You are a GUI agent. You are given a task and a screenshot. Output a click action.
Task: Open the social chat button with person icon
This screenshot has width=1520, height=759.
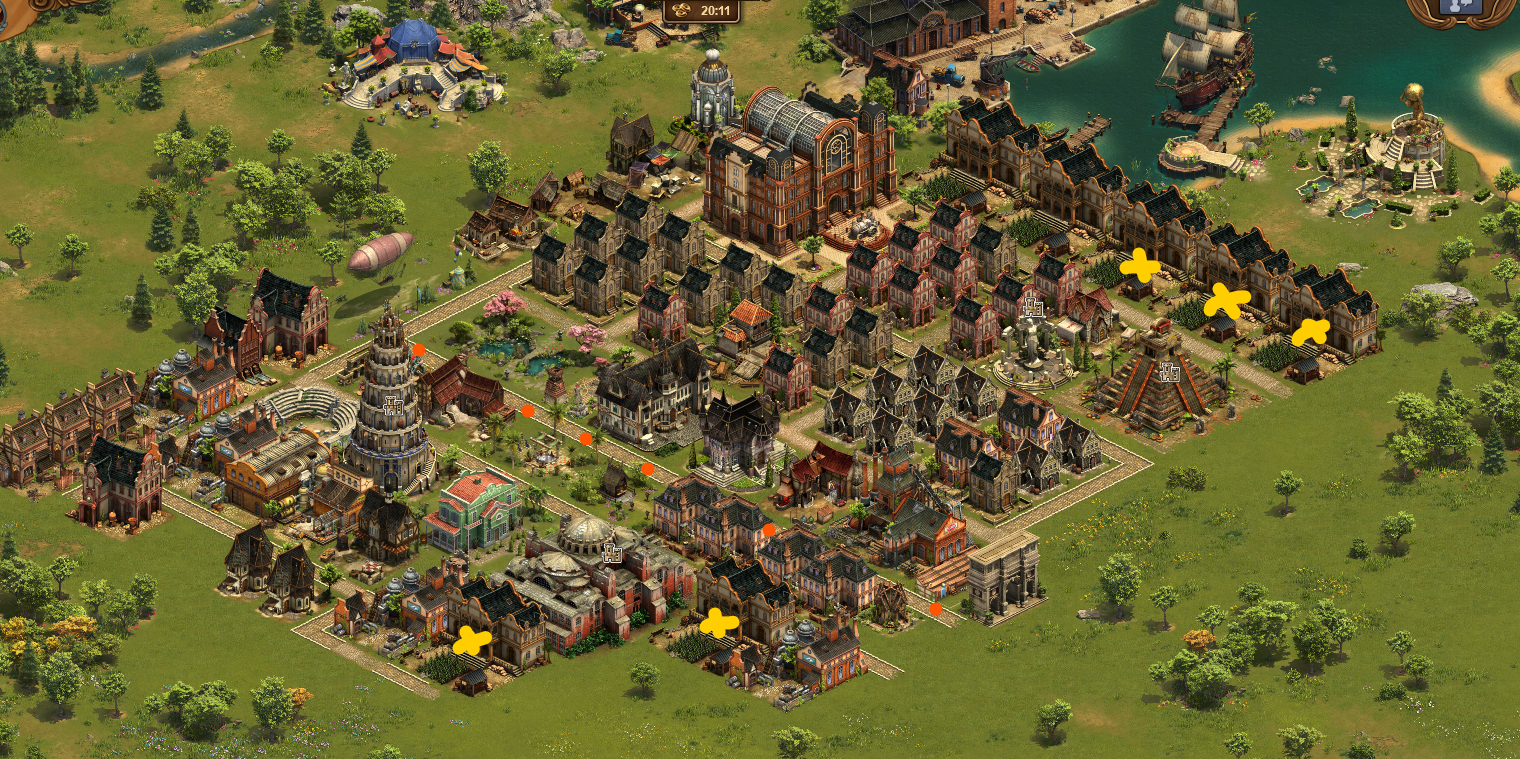pyautogui.click(x=1460, y=8)
